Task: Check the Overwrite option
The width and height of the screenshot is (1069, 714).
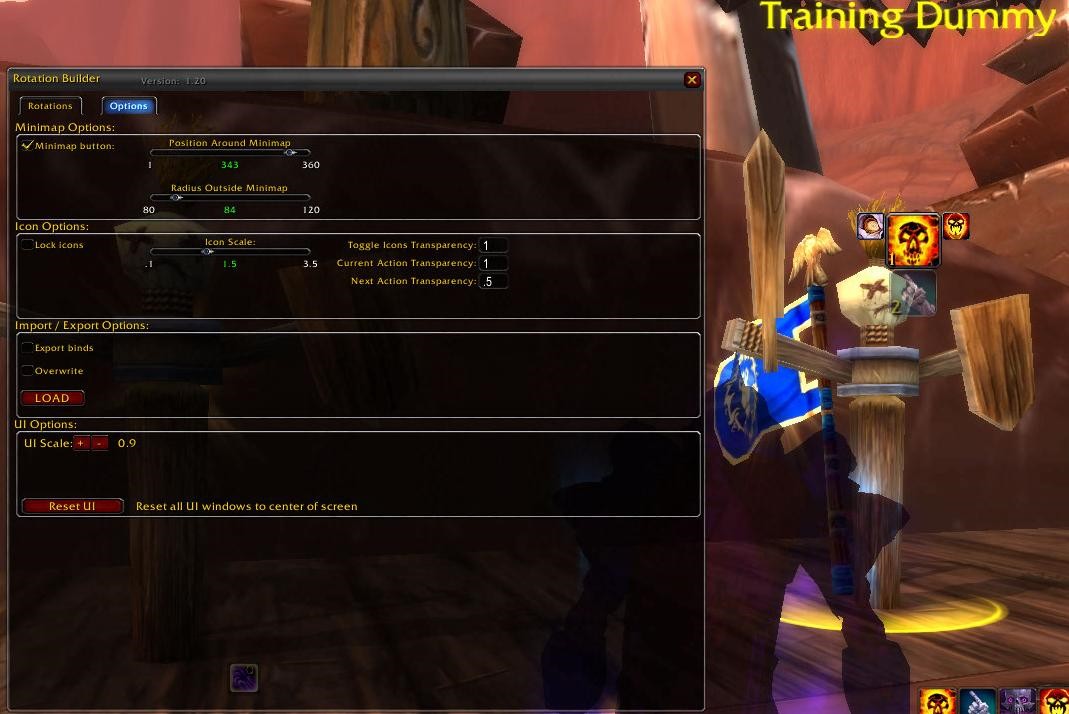Action: [x=27, y=371]
